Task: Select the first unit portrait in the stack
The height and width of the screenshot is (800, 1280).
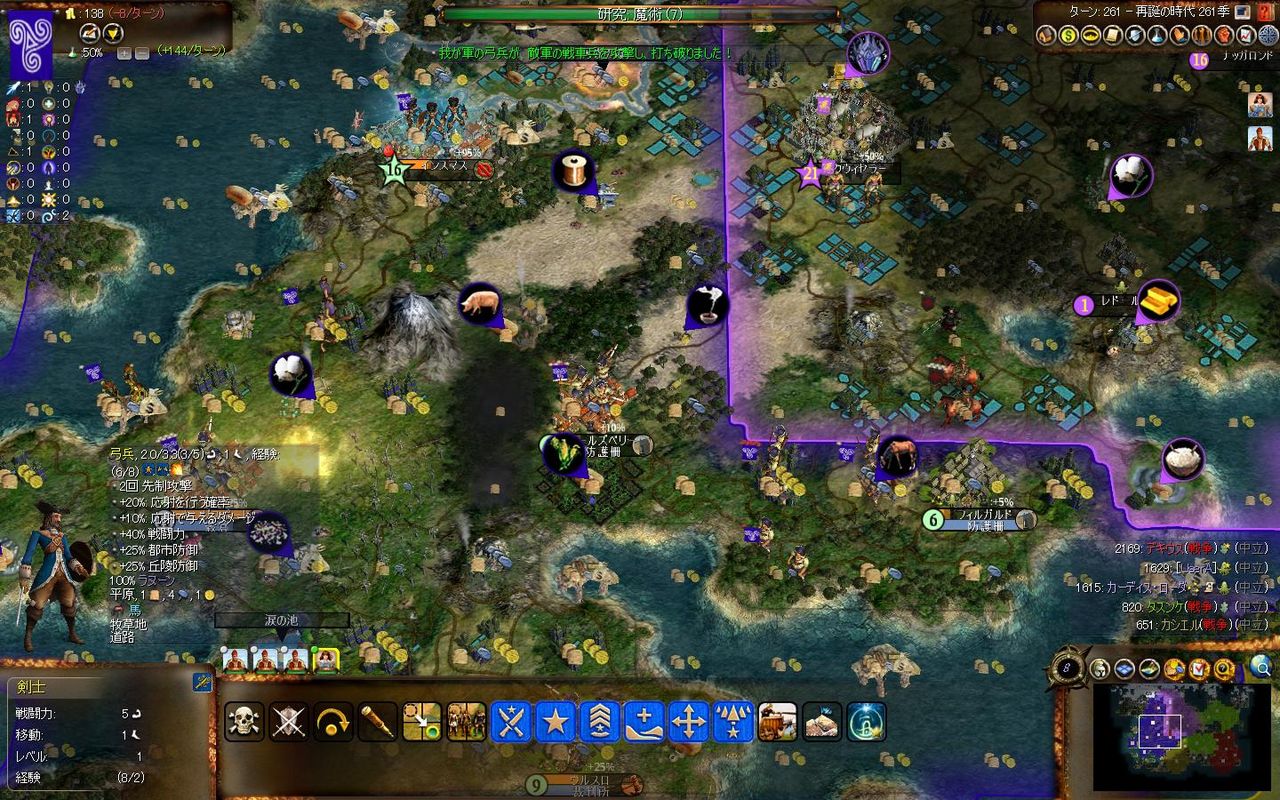Action: pos(234,660)
